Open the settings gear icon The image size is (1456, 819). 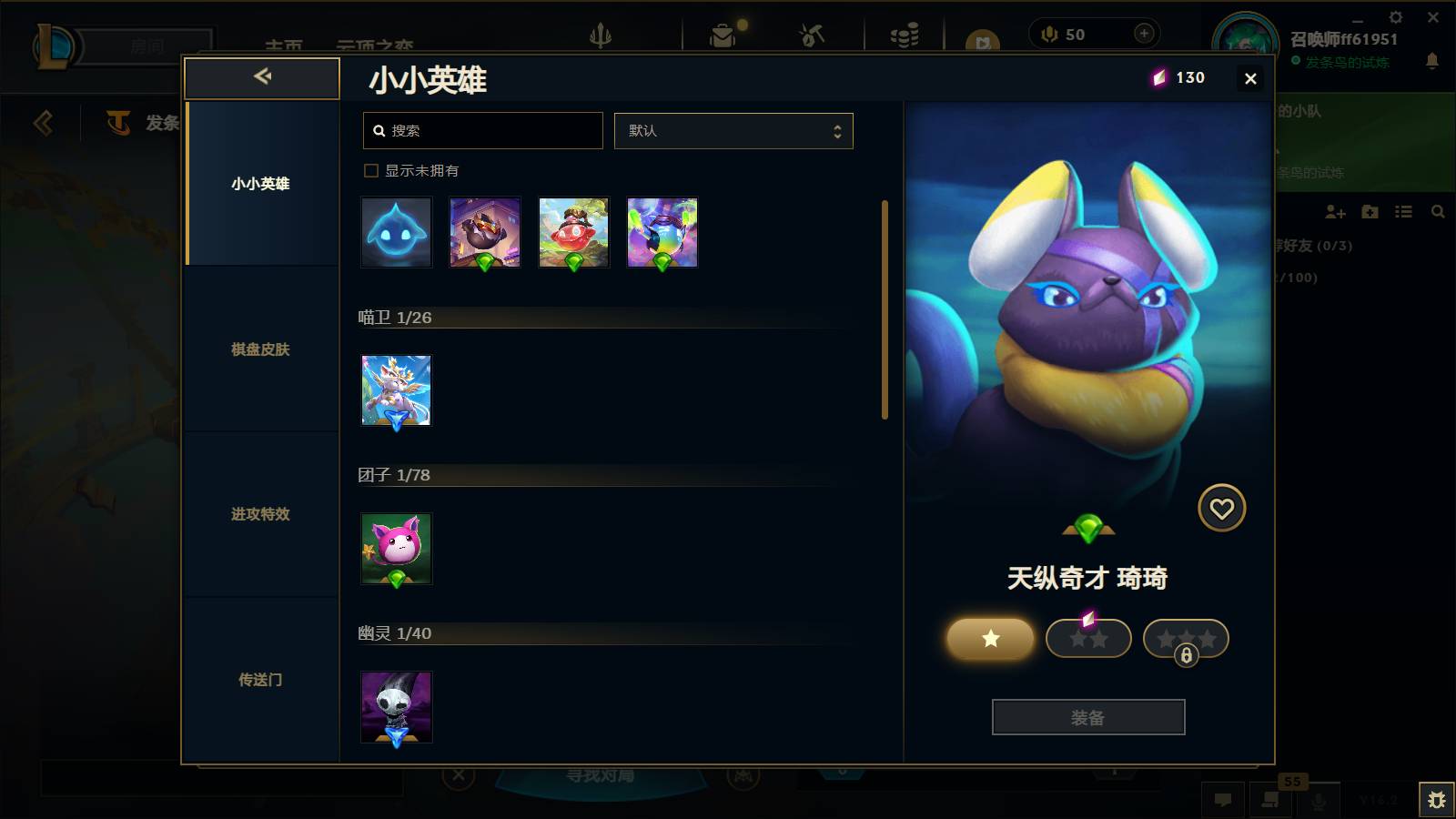click(1396, 16)
